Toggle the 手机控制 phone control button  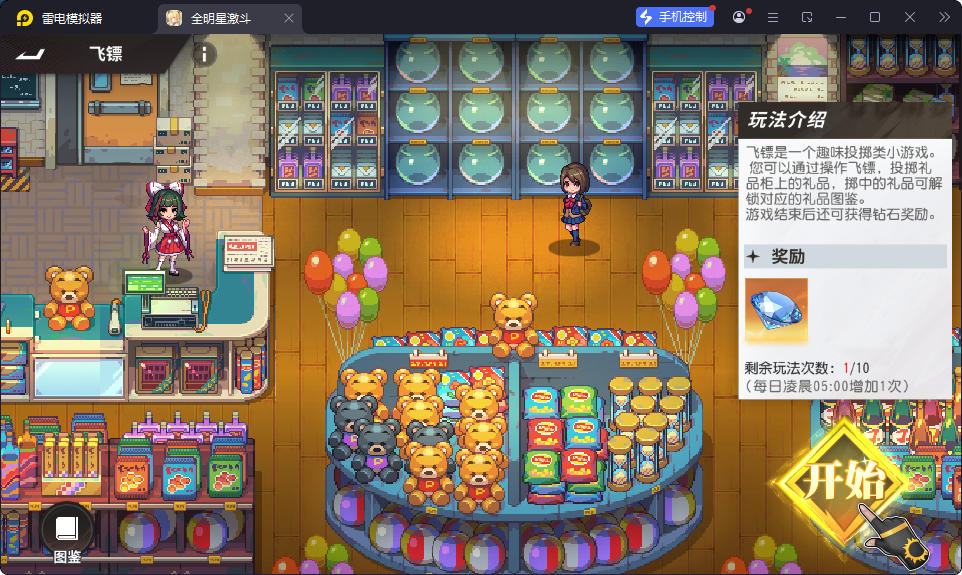click(x=675, y=17)
